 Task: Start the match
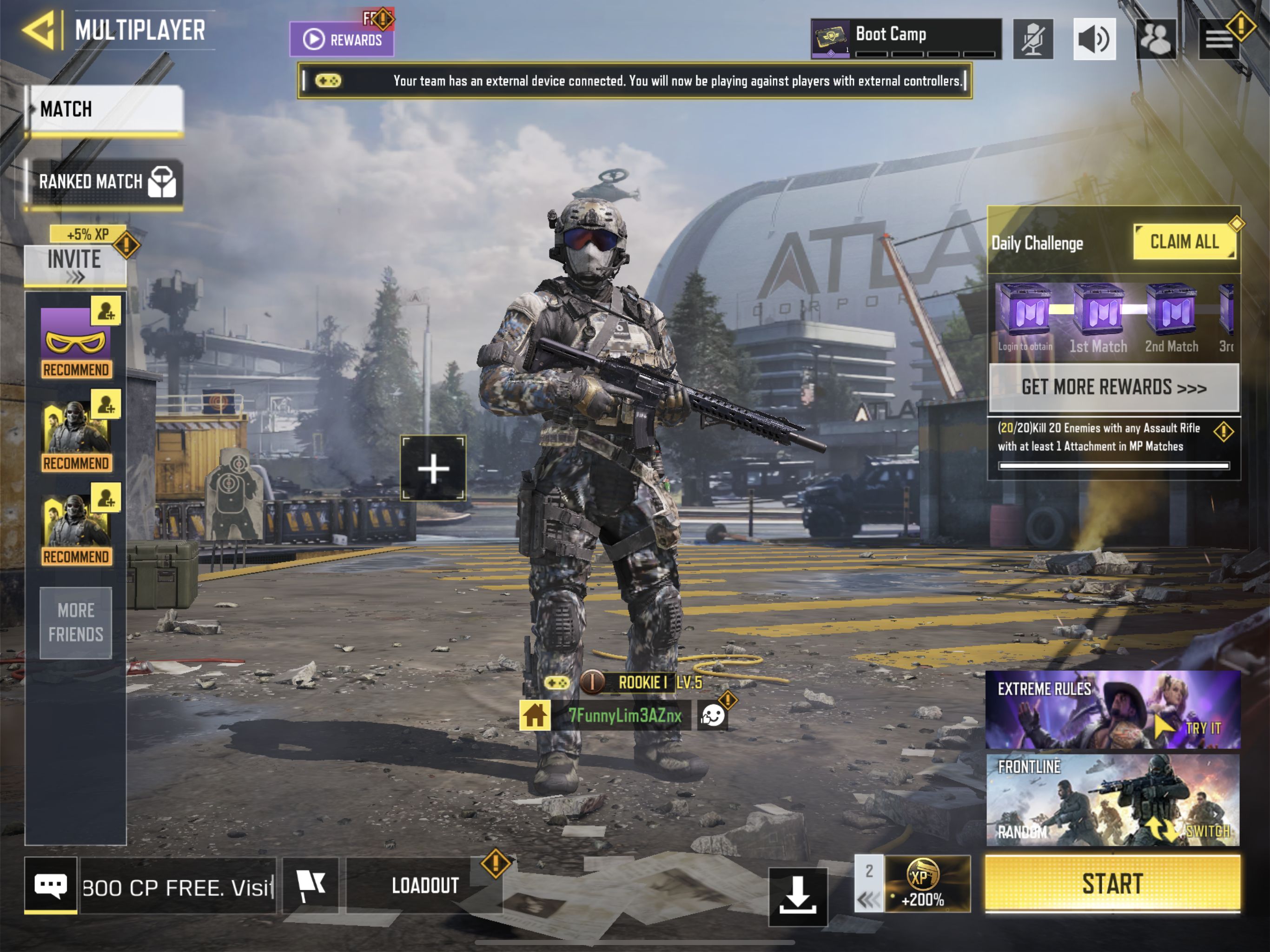1112,883
